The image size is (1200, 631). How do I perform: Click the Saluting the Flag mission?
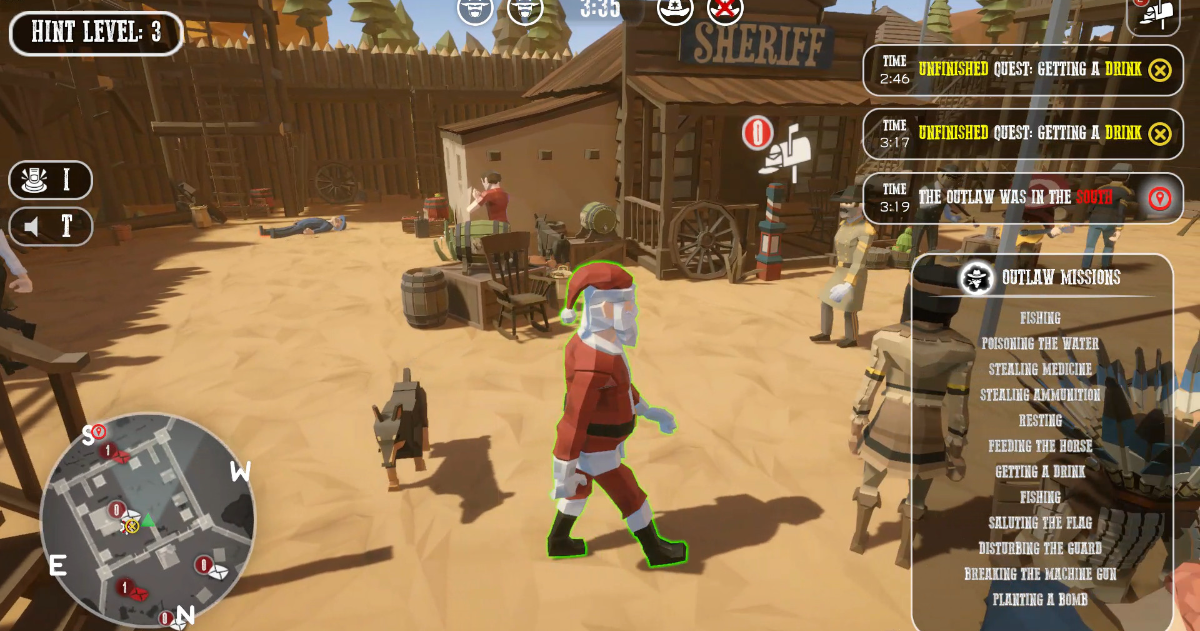point(1040,522)
